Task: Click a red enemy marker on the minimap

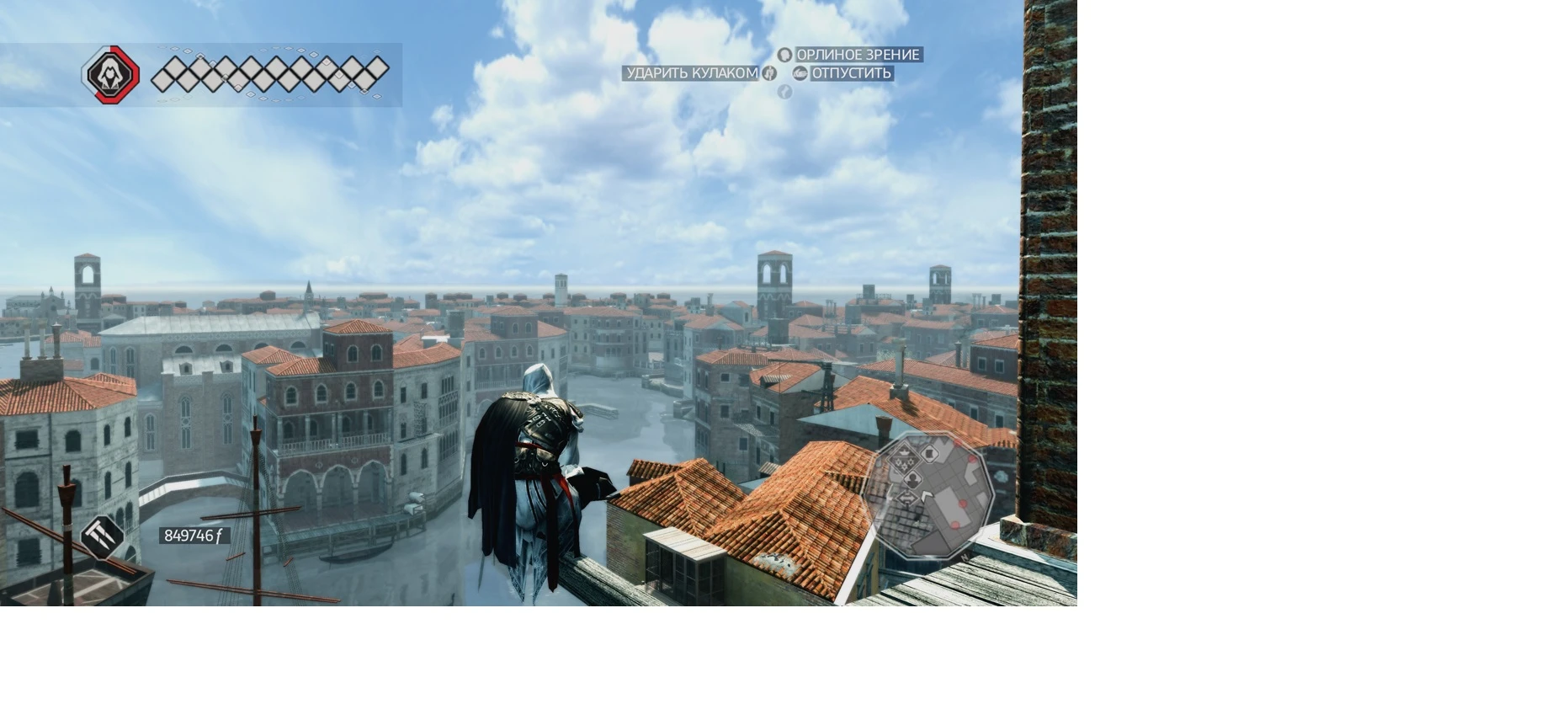Action: [963, 504]
